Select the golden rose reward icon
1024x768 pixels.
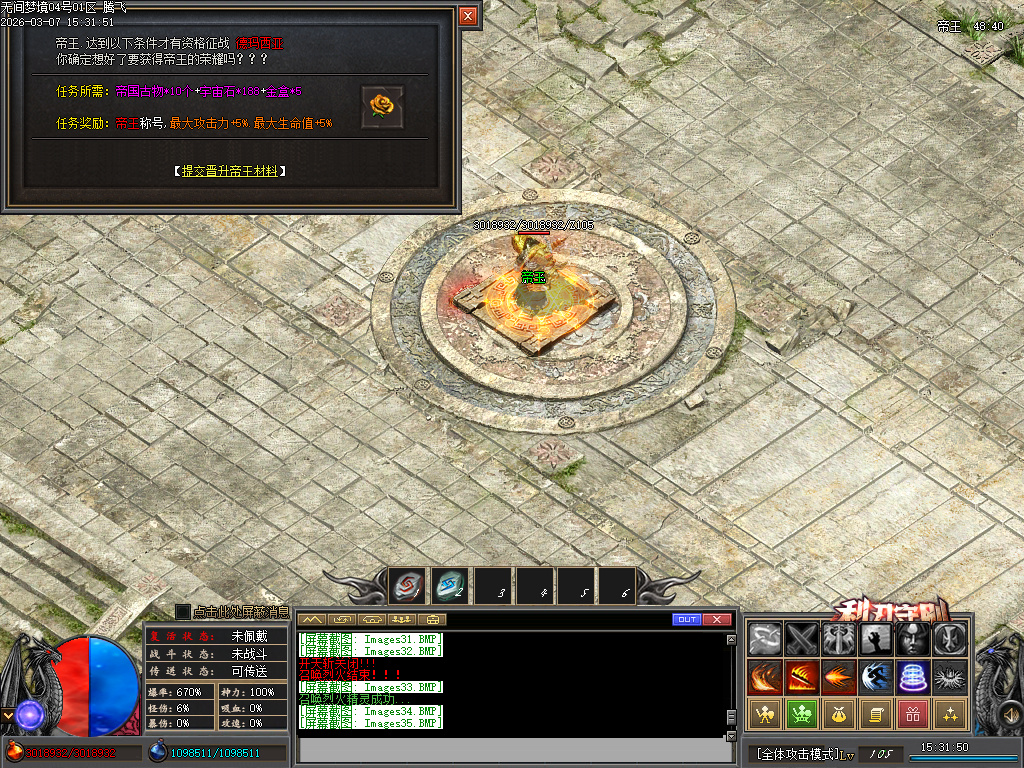(382, 106)
